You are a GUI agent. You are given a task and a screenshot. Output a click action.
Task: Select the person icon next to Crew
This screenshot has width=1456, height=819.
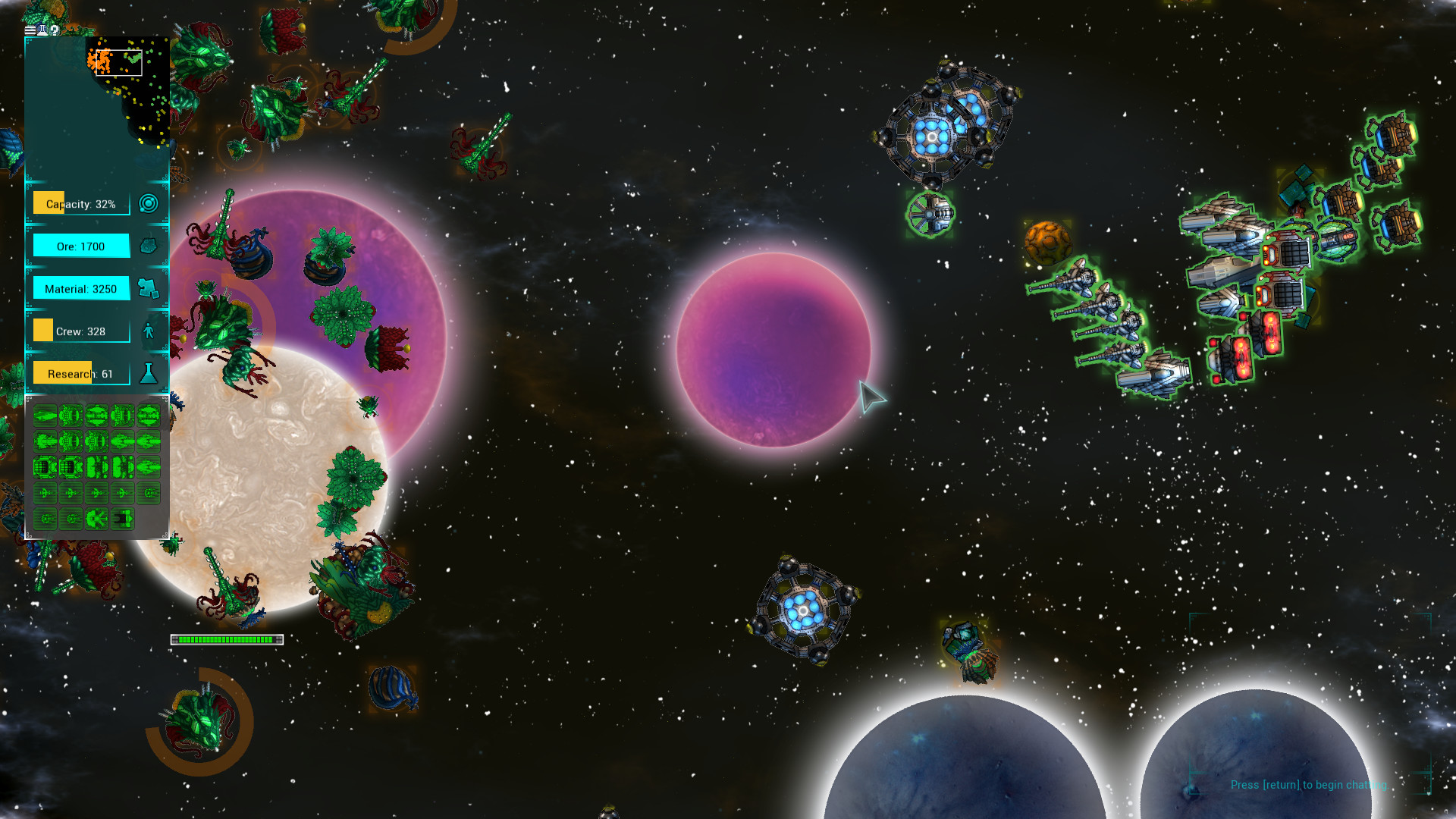[149, 331]
